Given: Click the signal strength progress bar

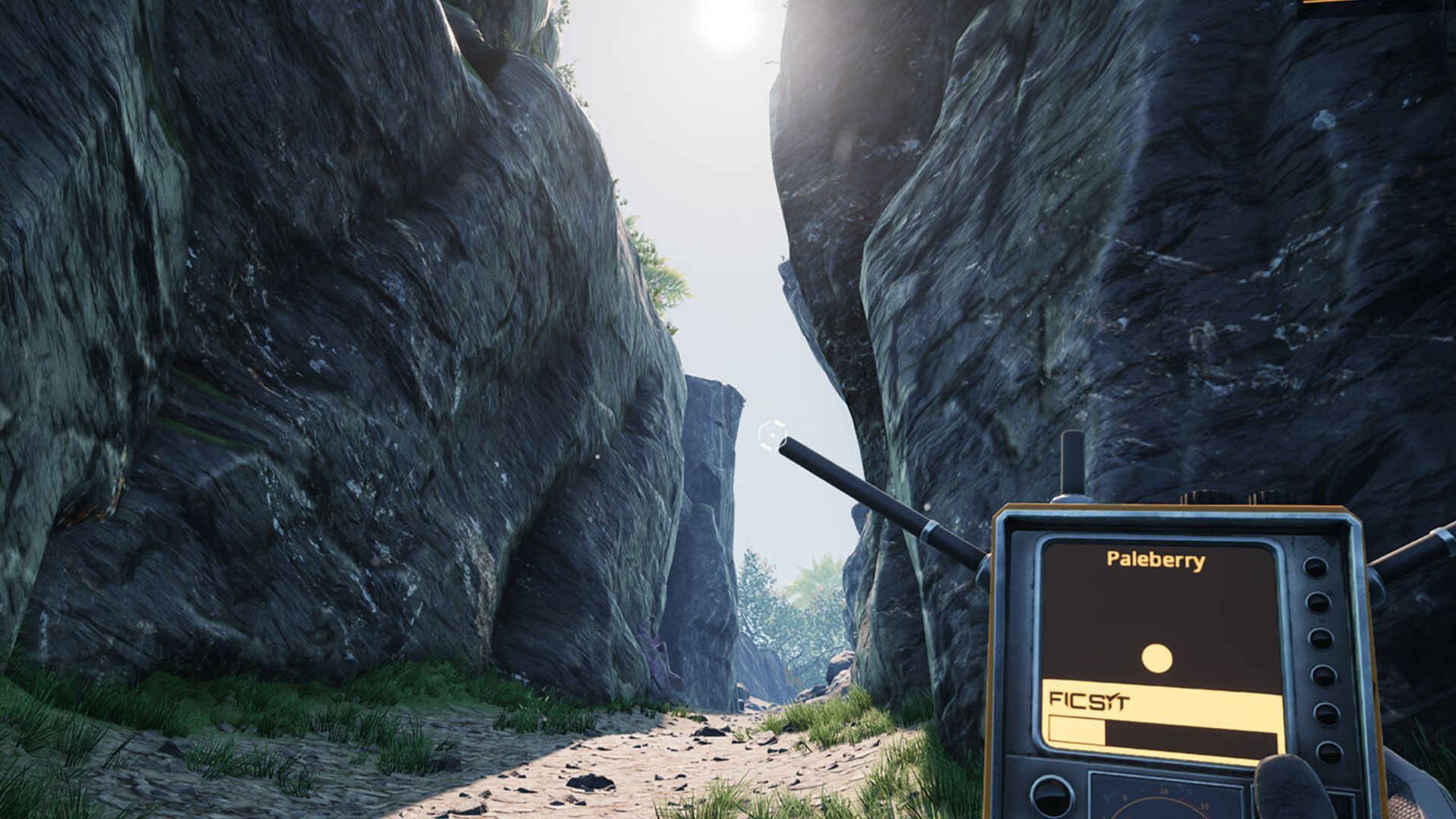Looking at the screenshot, I should coord(1161,730).
